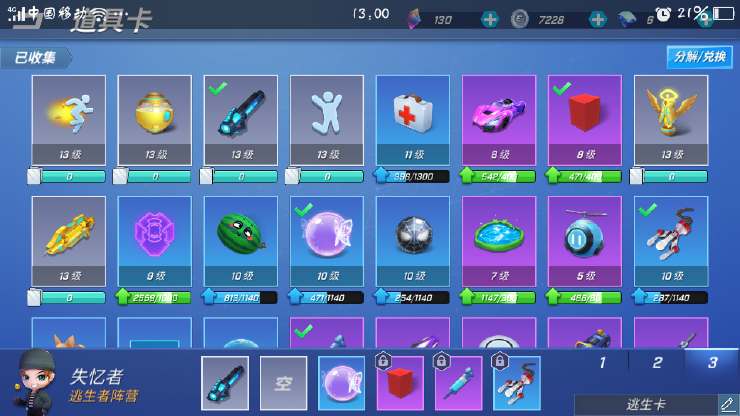Switch to loadout preset 1
This screenshot has width=740, height=416.
pos(602,363)
